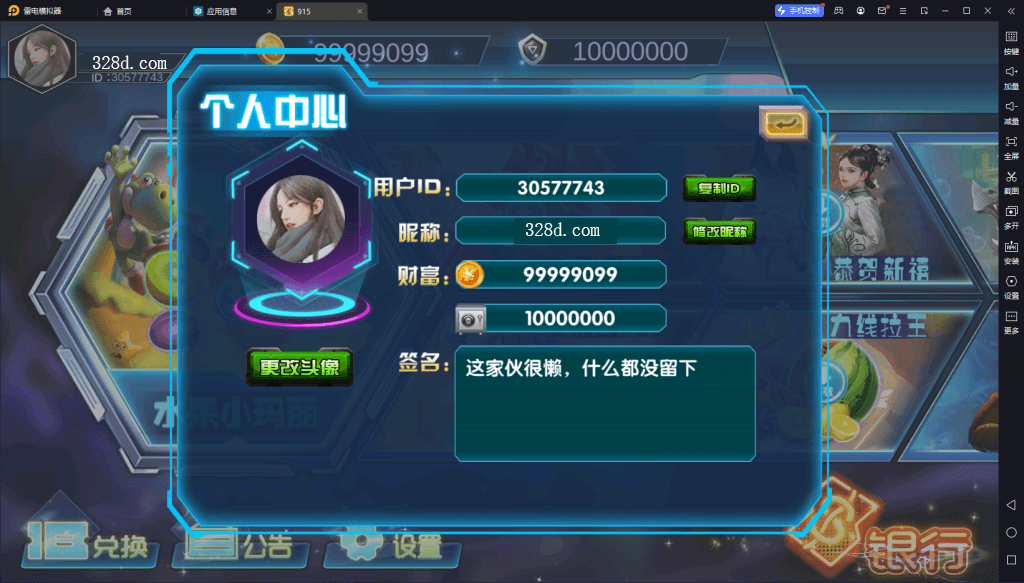This screenshot has height=583, width=1024.
Task: Open the emulator's 截图 screenshot tool
Action: pyautogui.click(x=1011, y=182)
